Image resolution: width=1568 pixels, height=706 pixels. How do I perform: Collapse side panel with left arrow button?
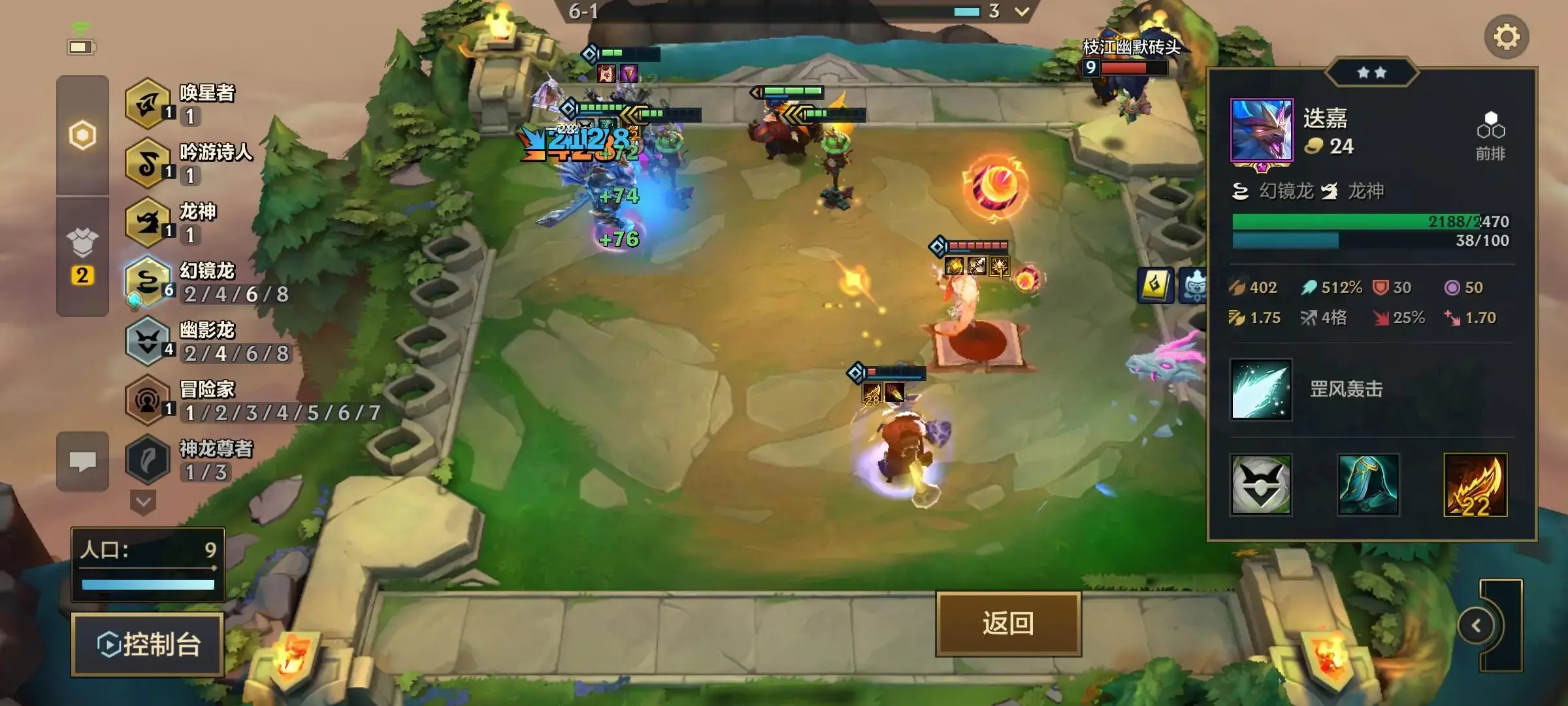coord(1477,626)
